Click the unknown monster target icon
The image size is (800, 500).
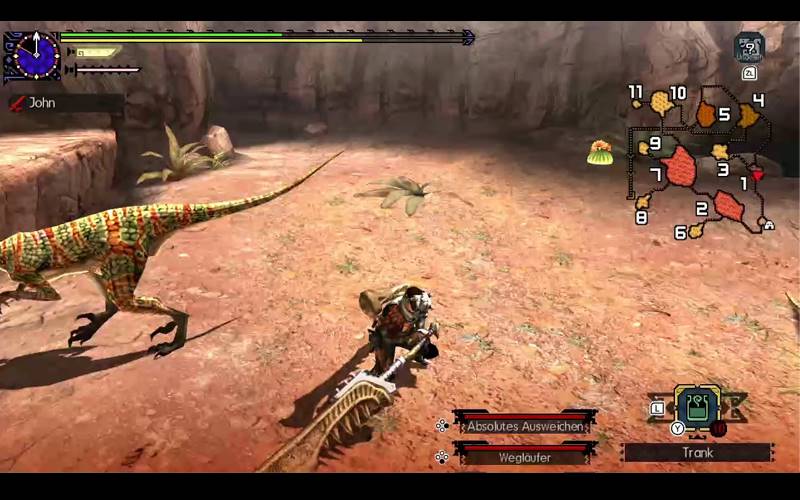749,47
